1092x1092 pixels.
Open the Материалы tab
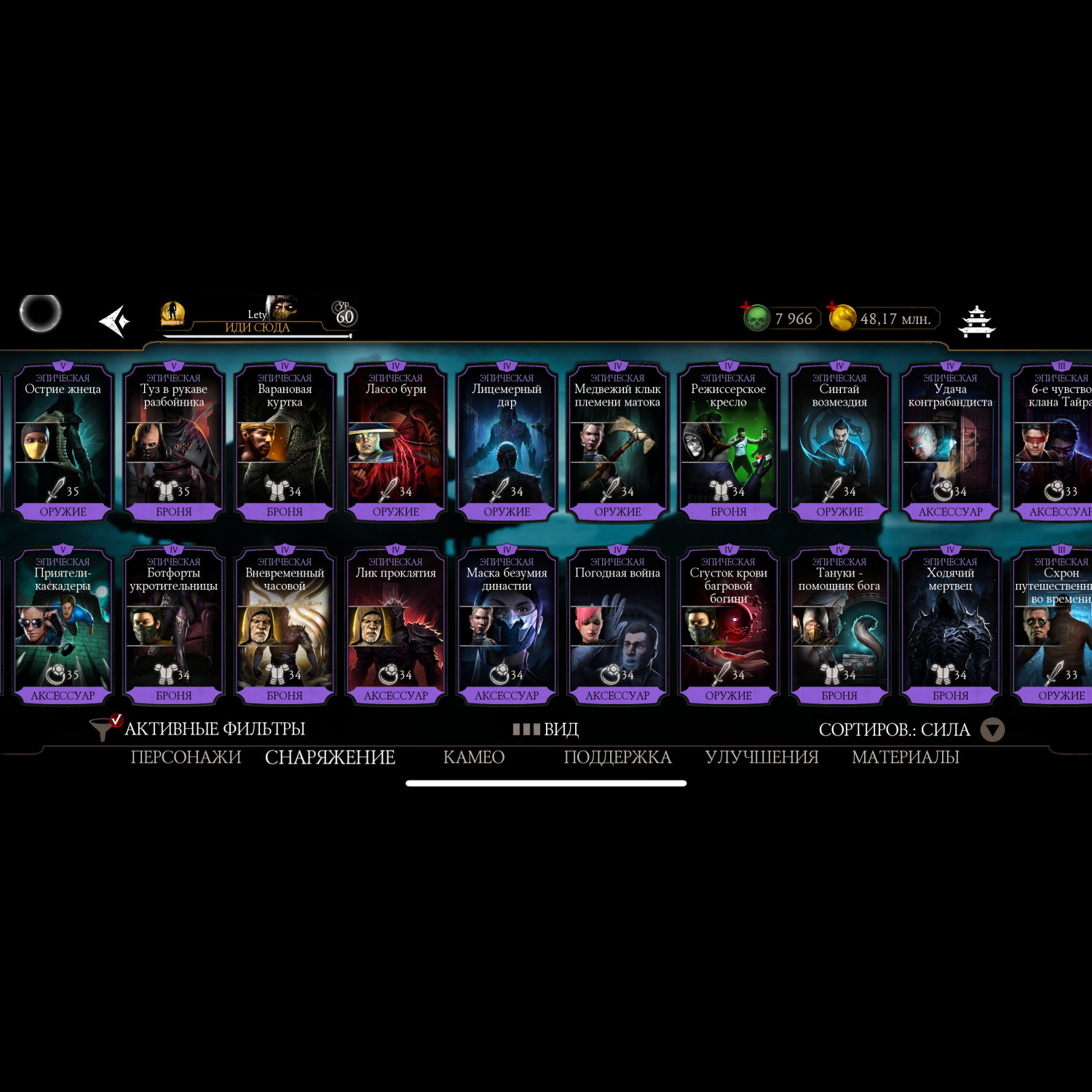(x=905, y=757)
